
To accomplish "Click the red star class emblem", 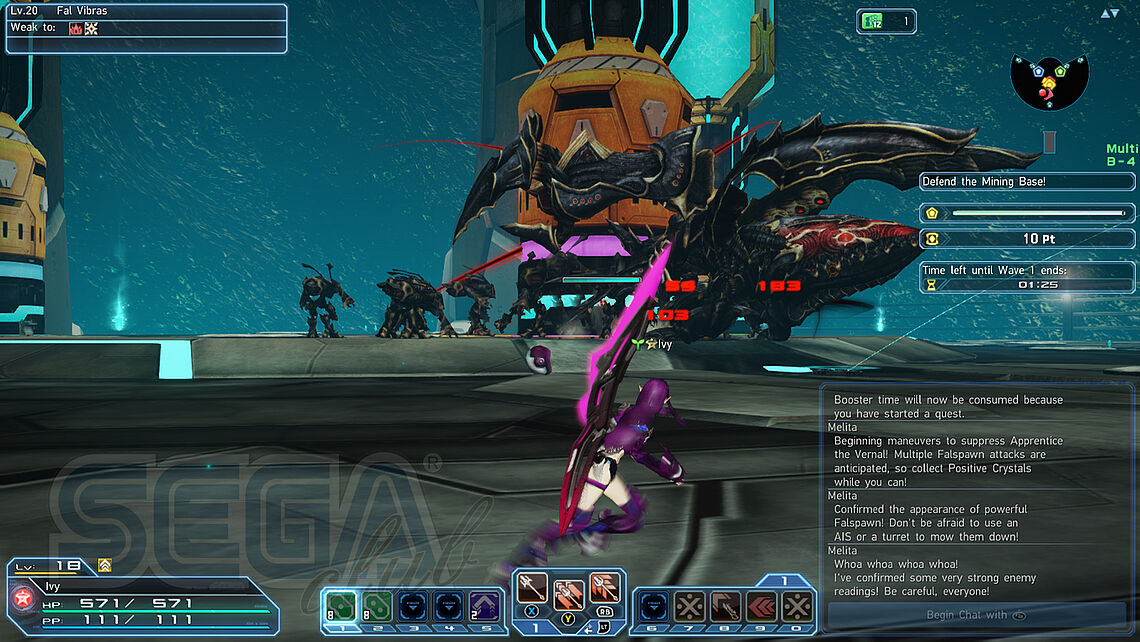I will click(20, 598).
